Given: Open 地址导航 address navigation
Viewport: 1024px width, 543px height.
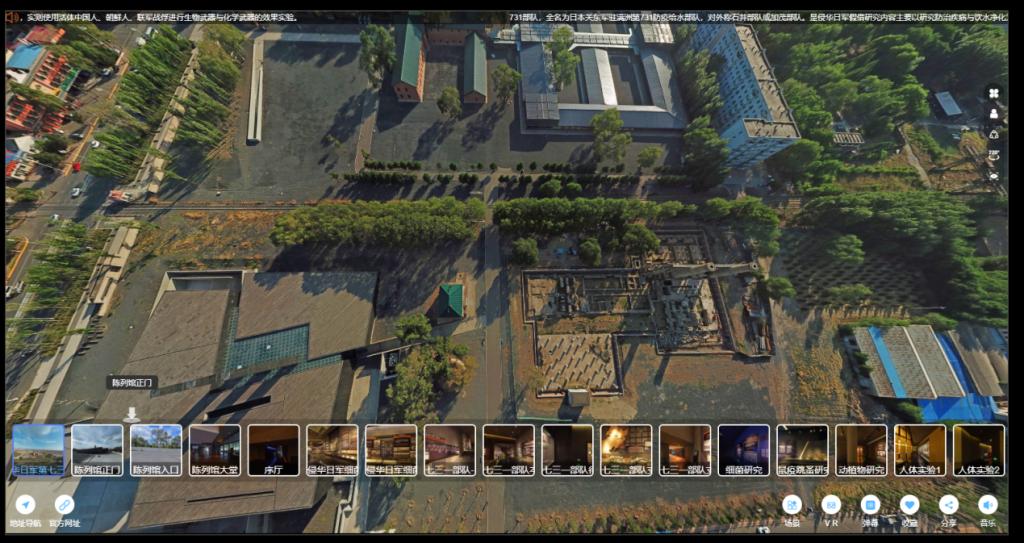Looking at the screenshot, I should (25, 505).
